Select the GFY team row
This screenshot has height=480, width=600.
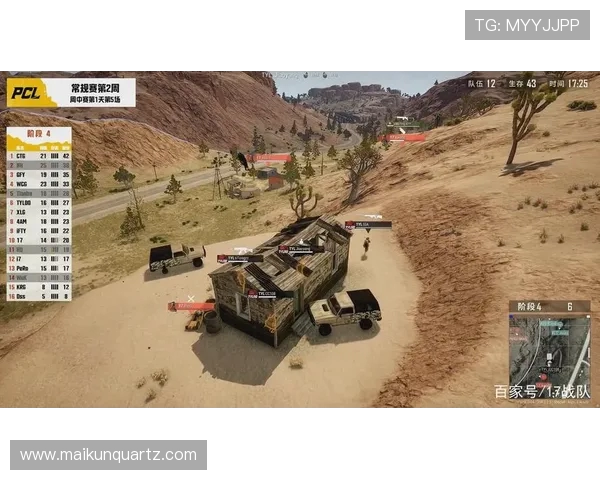[39, 174]
